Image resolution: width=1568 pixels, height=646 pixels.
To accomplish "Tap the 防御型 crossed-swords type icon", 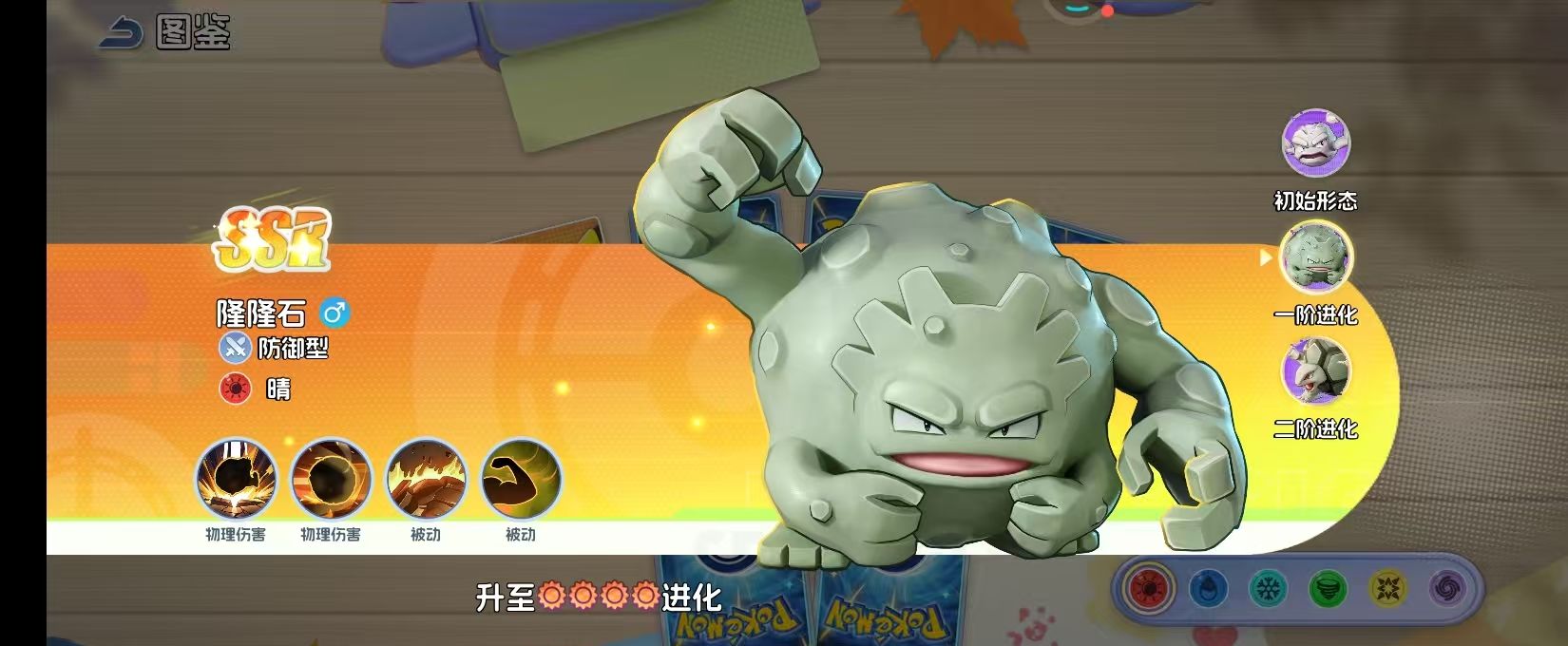I will (x=235, y=348).
